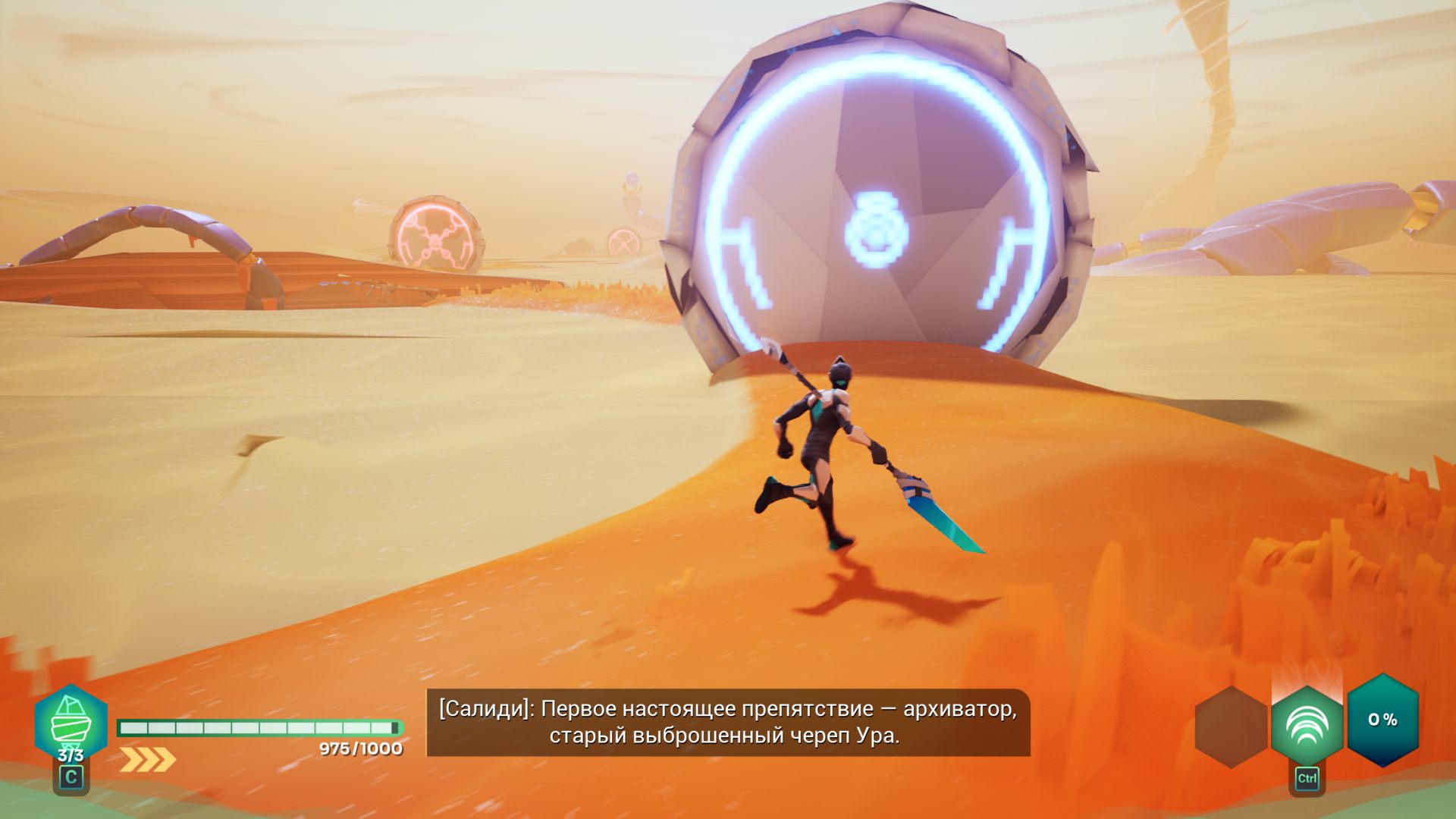This screenshot has height=819, width=1456.
Task: Click the teal hexagon showing 0 %
Action: tap(1382, 720)
